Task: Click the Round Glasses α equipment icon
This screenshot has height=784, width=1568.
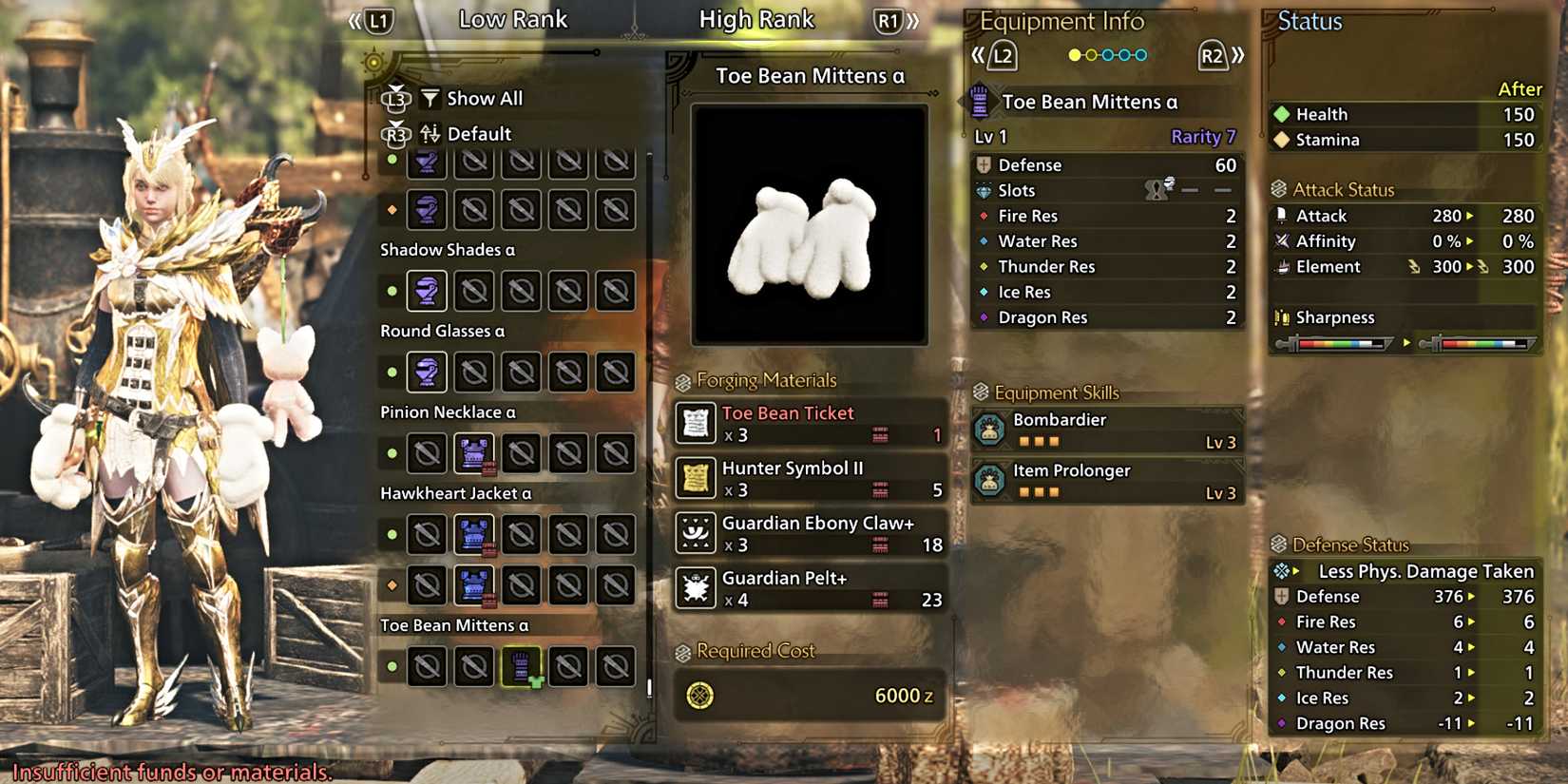Action: point(427,372)
